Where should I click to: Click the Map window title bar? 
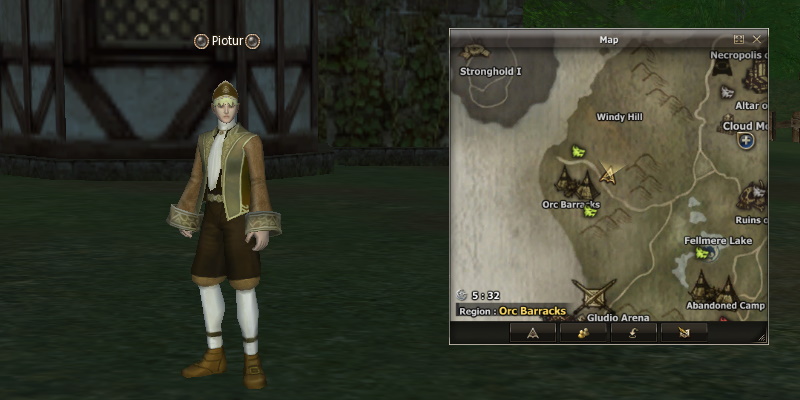coord(608,39)
